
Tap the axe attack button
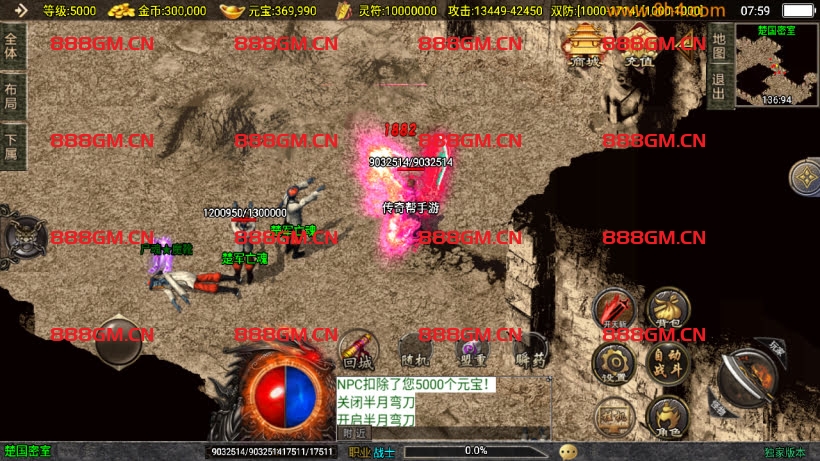[x=752, y=381]
